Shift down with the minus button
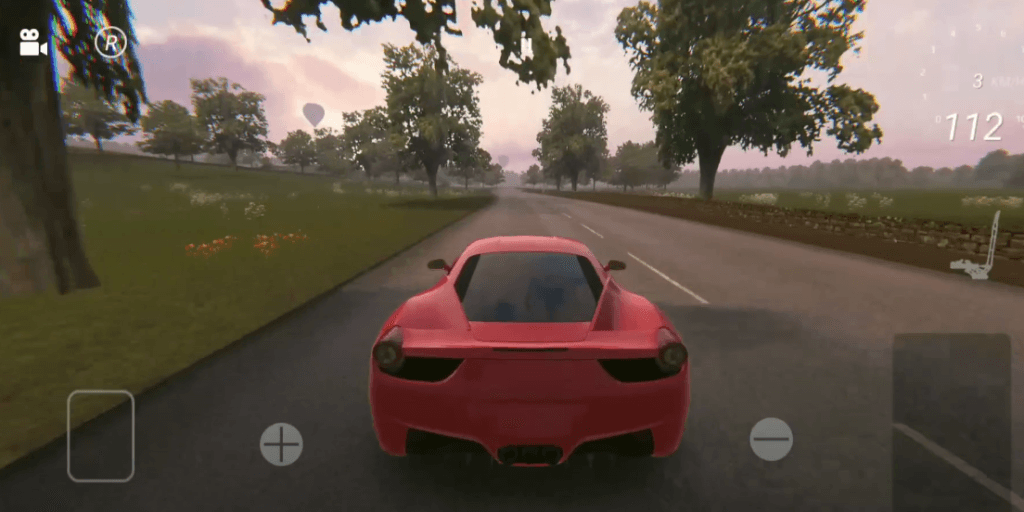 [x=771, y=439]
